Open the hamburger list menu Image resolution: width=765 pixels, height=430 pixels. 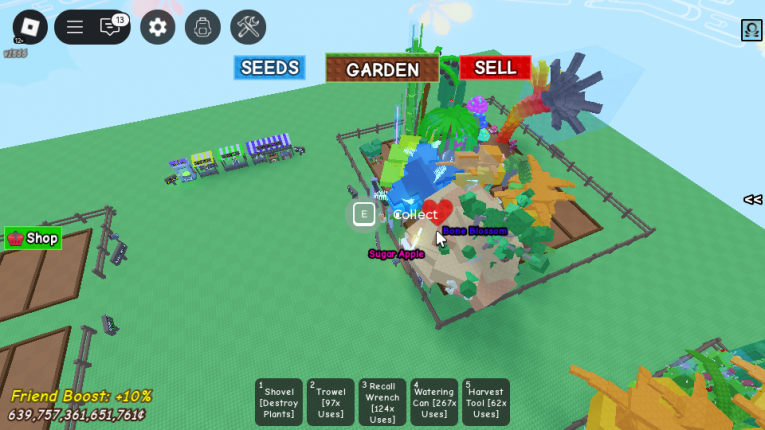point(75,27)
